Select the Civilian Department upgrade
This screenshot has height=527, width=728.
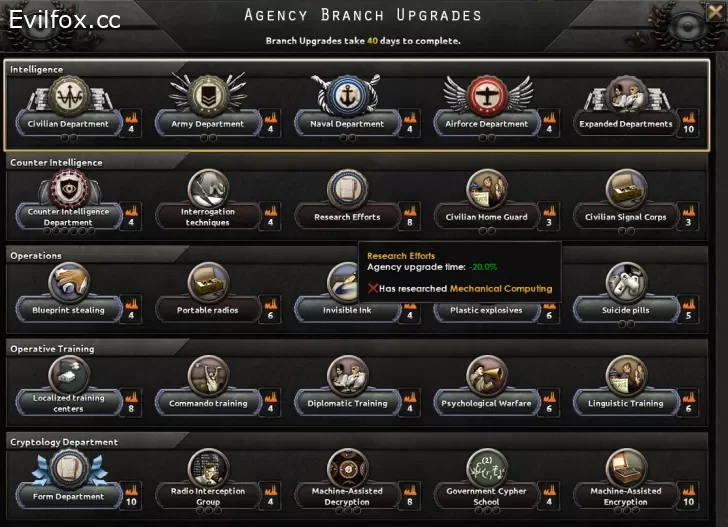point(67,124)
